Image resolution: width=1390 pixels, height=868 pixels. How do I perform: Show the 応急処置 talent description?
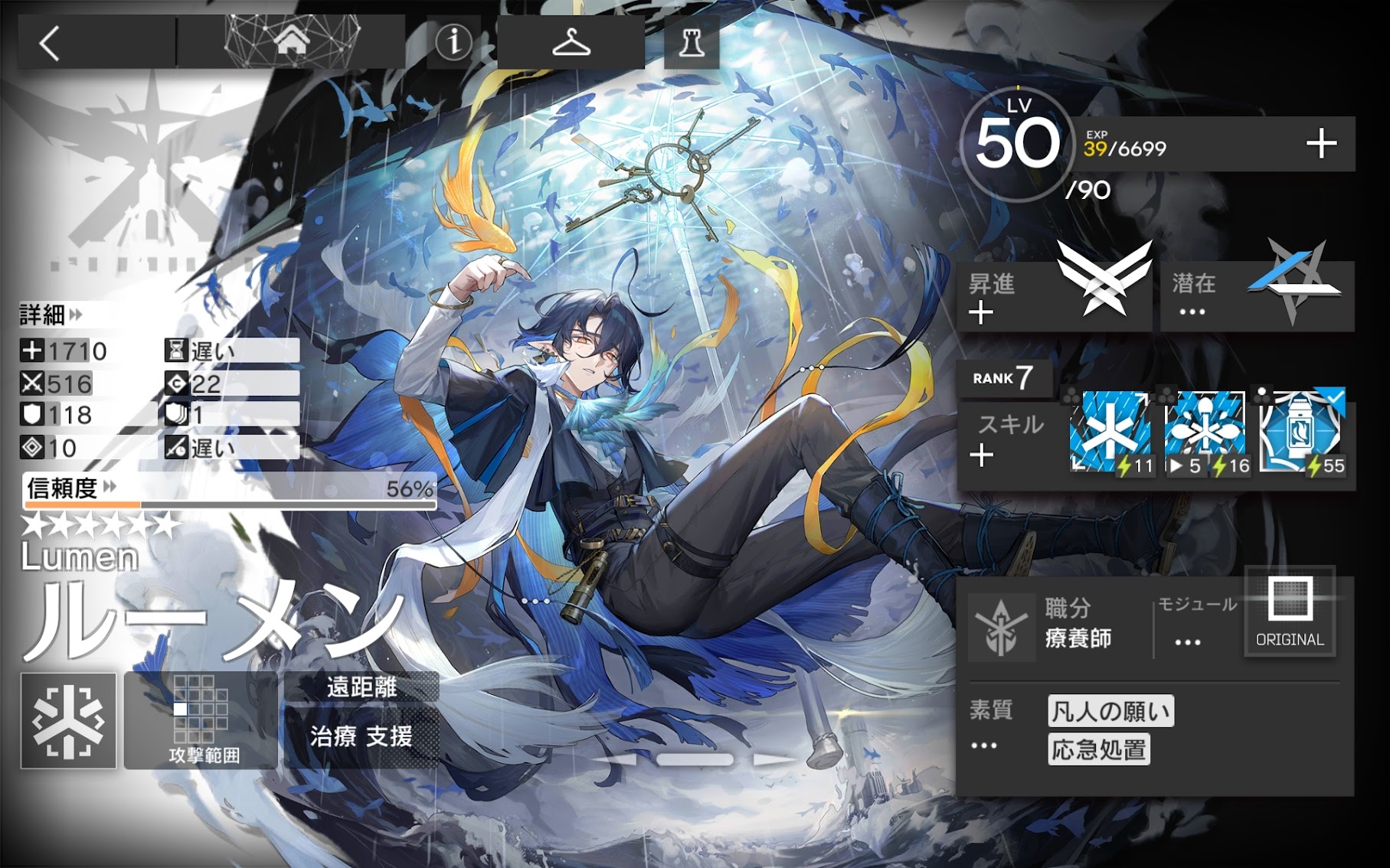pyautogui.click(x=1099, y=750)
